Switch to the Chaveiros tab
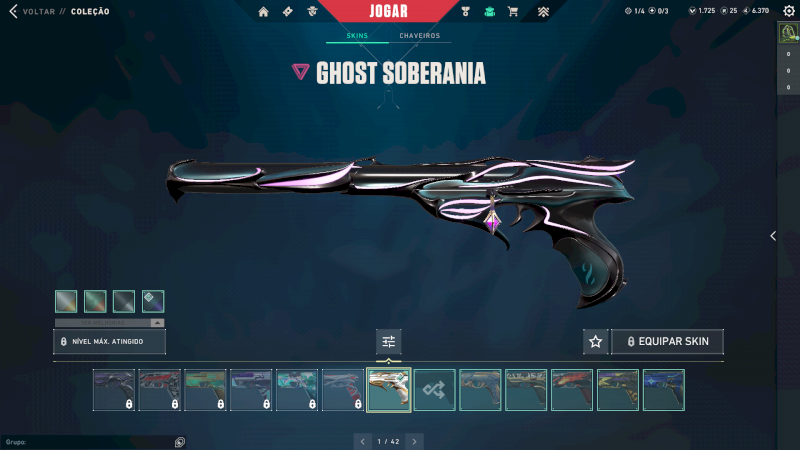Viewport: 800px width, 450px height. pyautogui.click(x=419, y=36)
